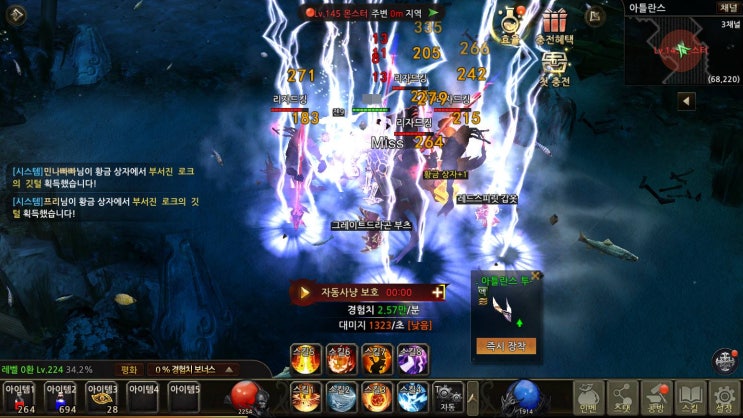The image size is (743, 418).
Task: Open the 인벤 inventory
Action: 589,397
